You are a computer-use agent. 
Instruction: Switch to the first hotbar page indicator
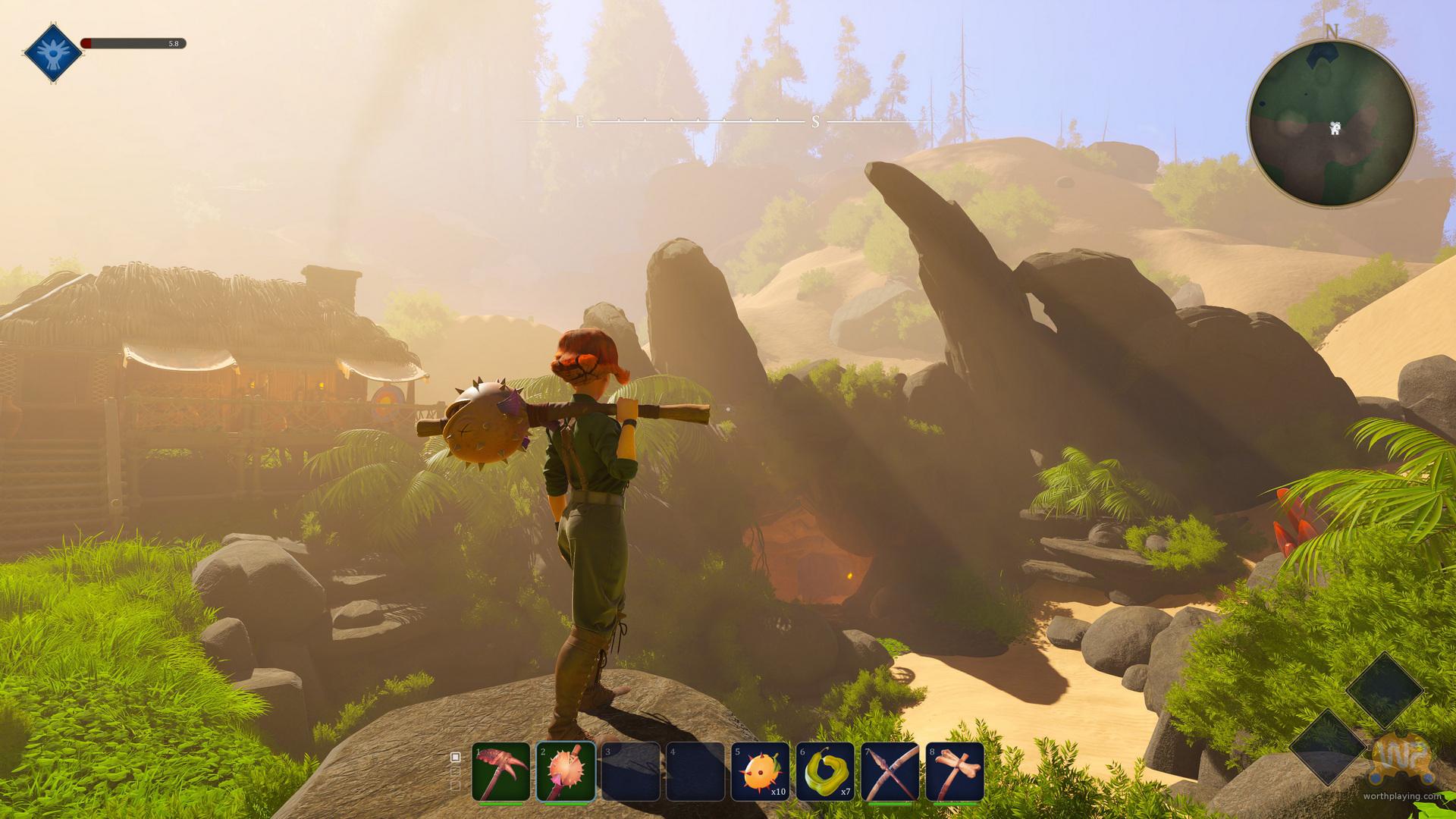456,757
